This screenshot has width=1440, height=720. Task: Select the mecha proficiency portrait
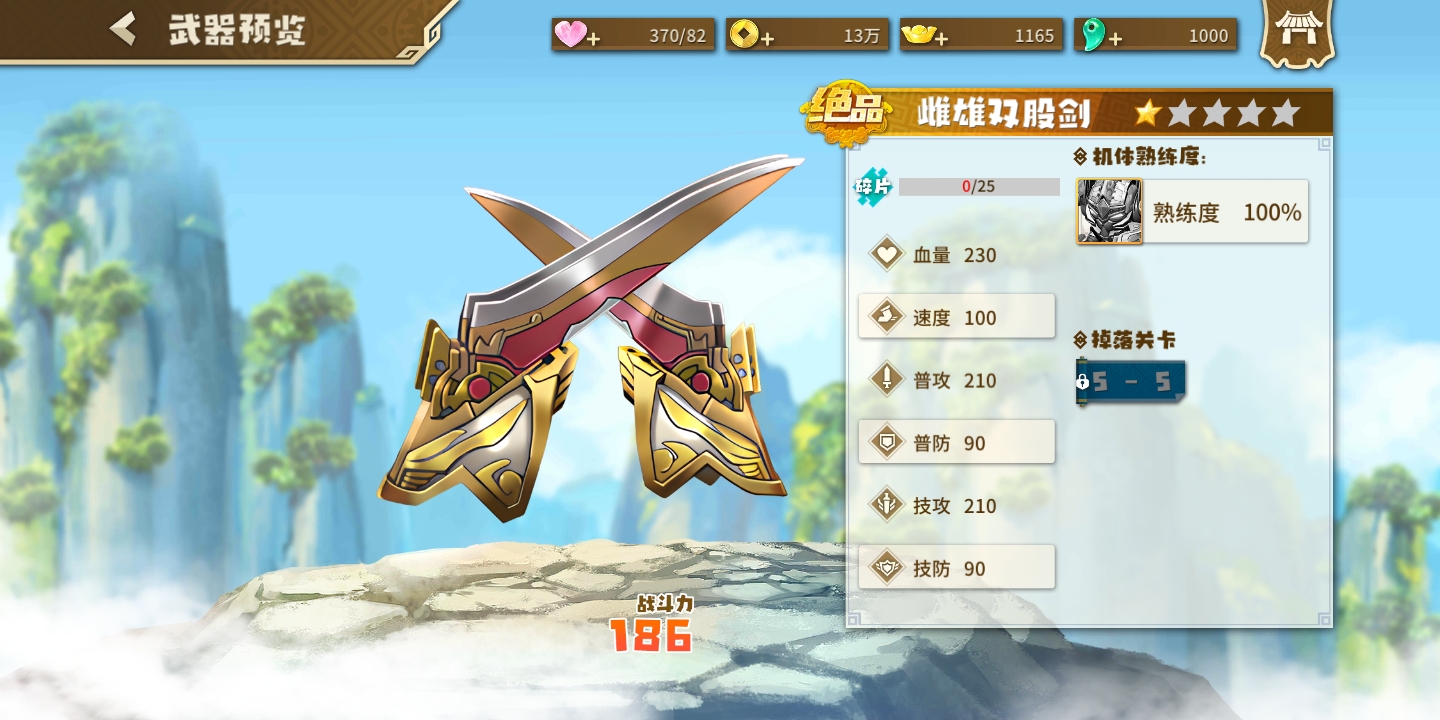point(1109,211)
